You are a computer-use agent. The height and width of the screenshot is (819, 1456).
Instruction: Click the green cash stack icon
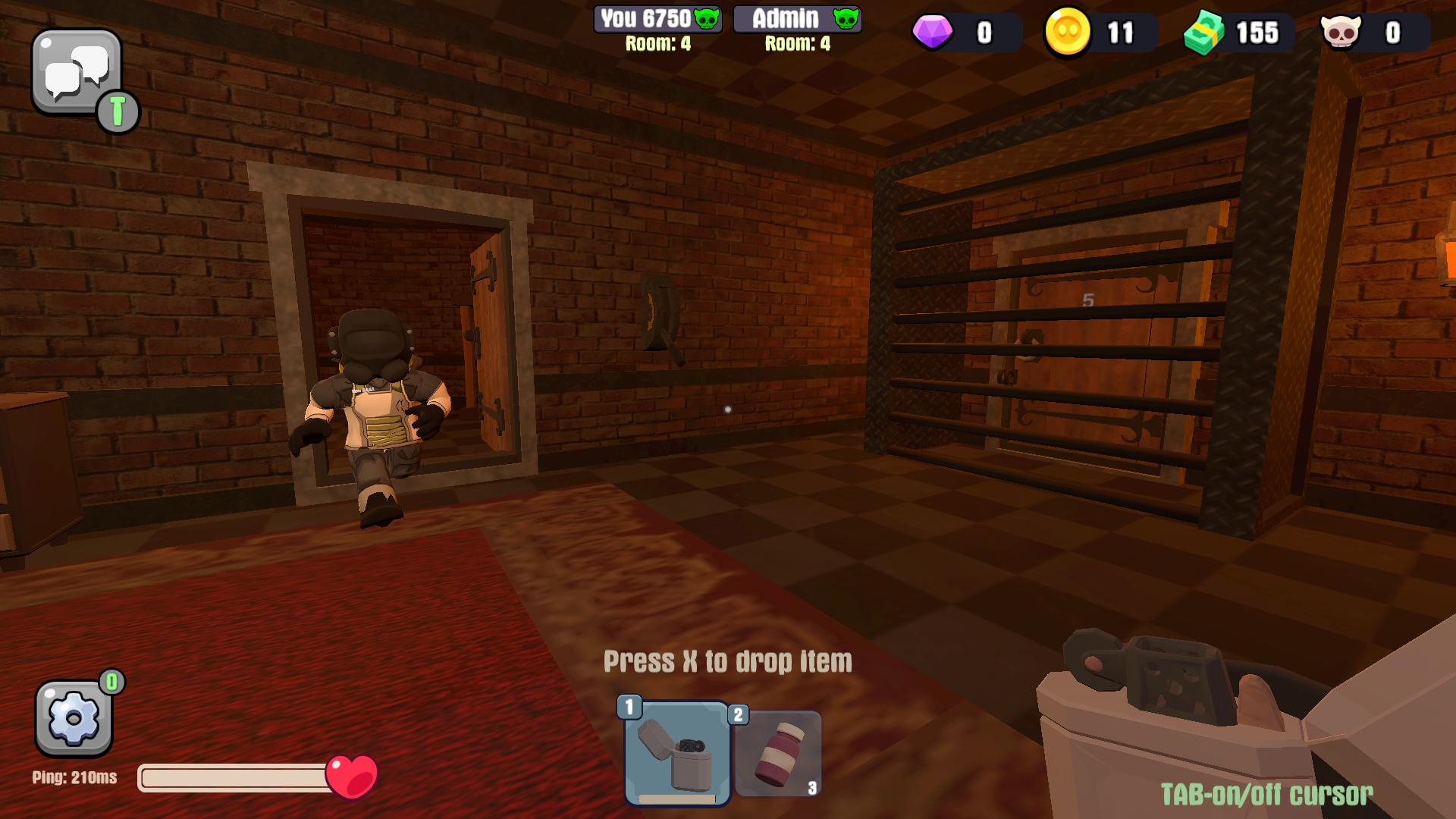[x=1206, y=33]
